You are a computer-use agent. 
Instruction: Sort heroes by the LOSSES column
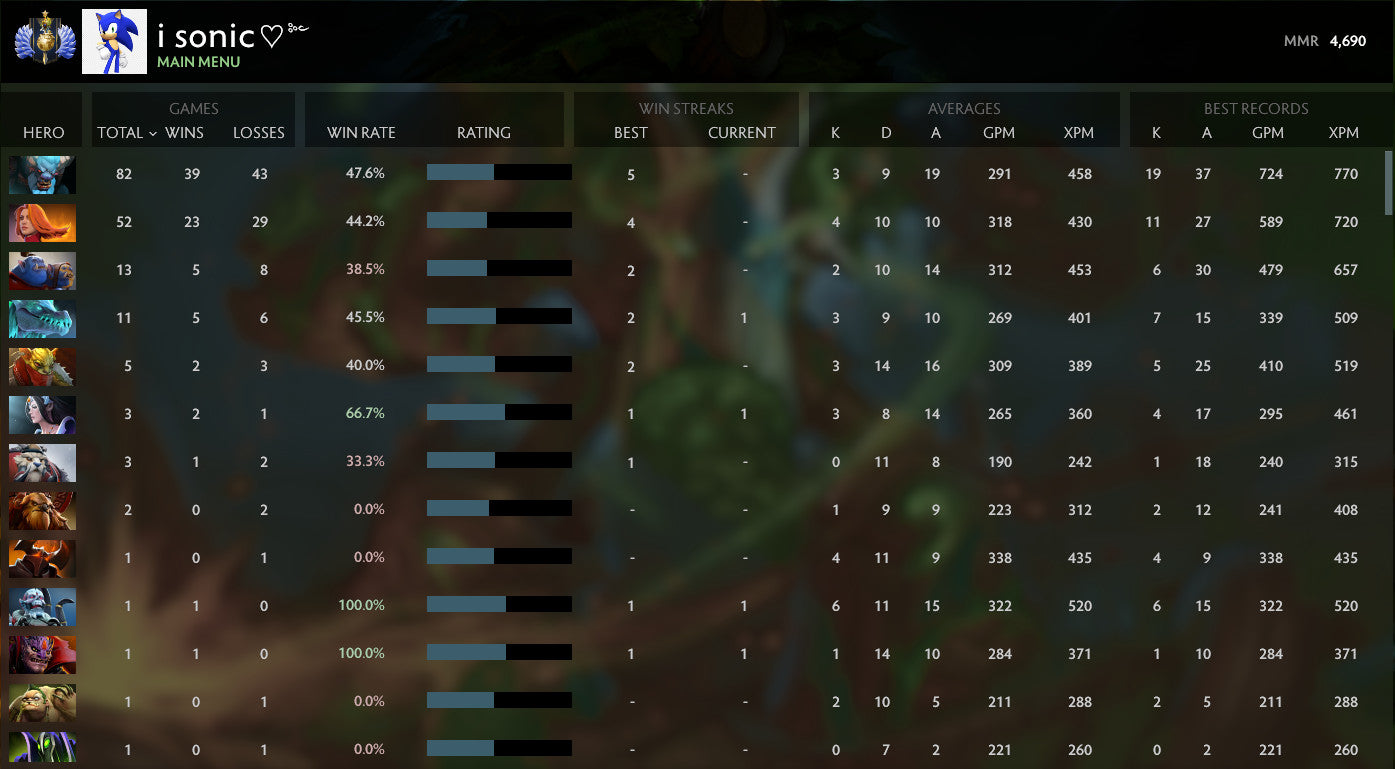tap(259, 132)
